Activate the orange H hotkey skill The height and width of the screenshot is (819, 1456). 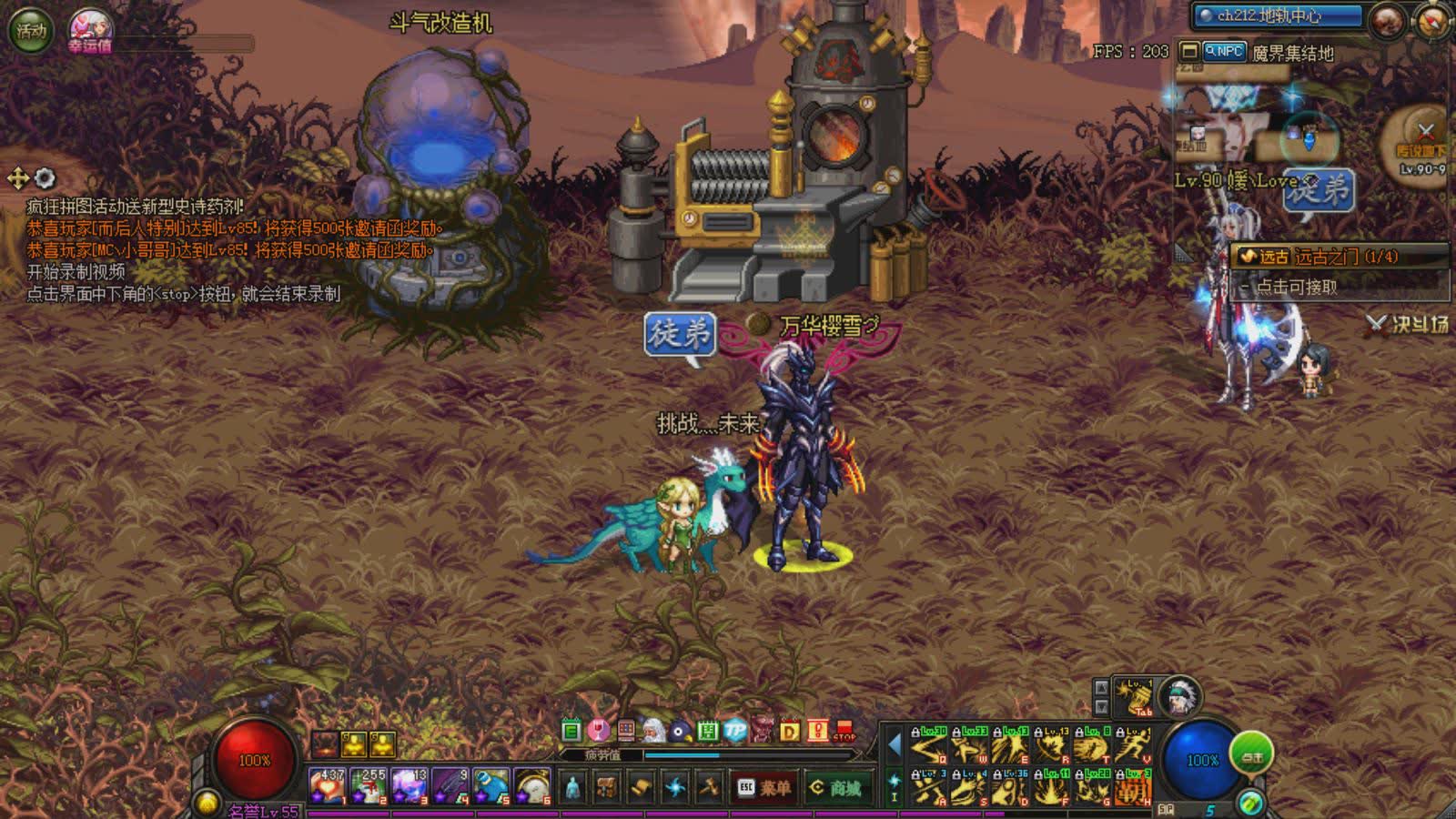(x=1133, y=788)
